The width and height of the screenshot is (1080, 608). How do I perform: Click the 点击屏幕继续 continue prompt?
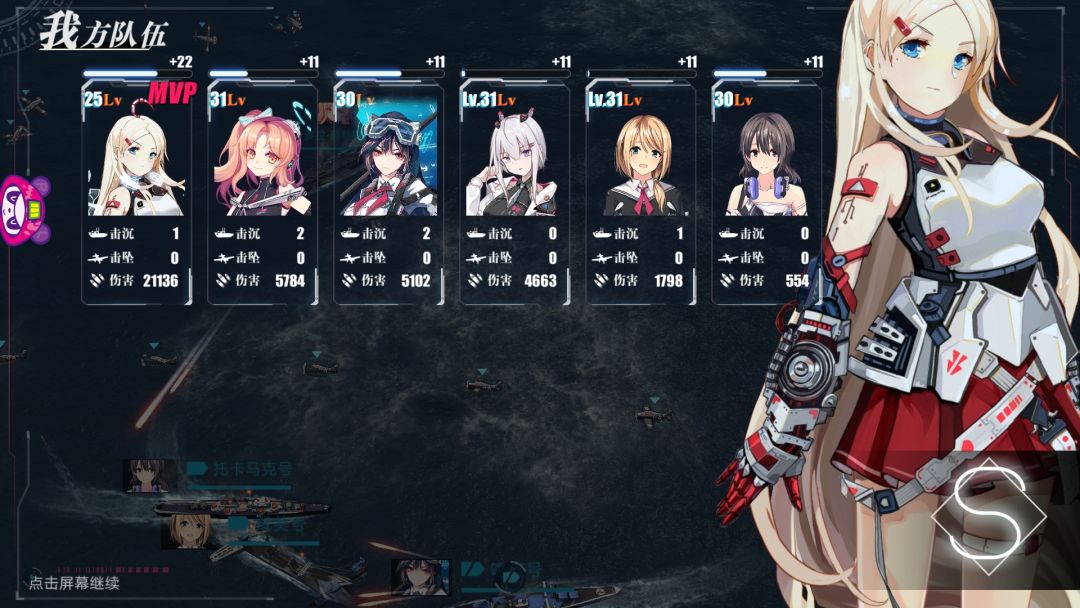[74, 583]
